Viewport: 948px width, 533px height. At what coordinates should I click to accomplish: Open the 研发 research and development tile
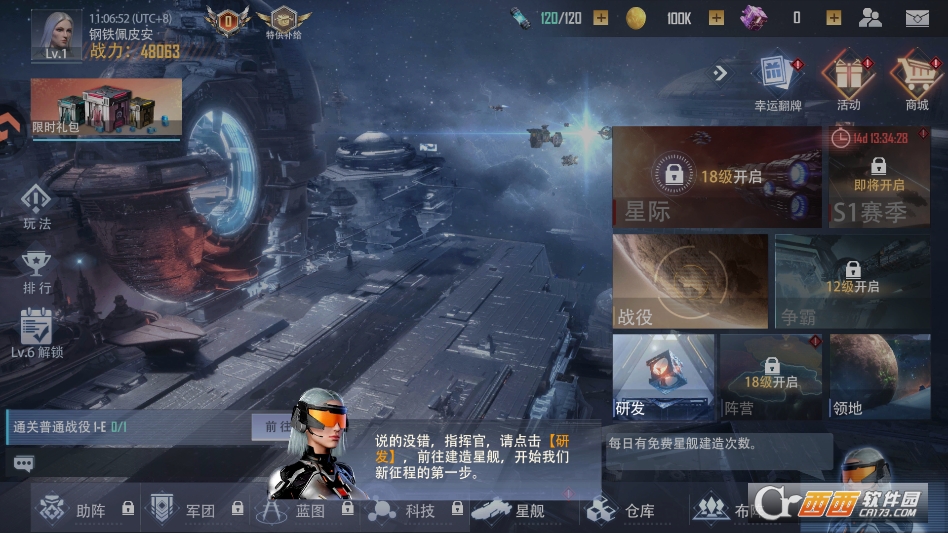(x=663, y=375)
